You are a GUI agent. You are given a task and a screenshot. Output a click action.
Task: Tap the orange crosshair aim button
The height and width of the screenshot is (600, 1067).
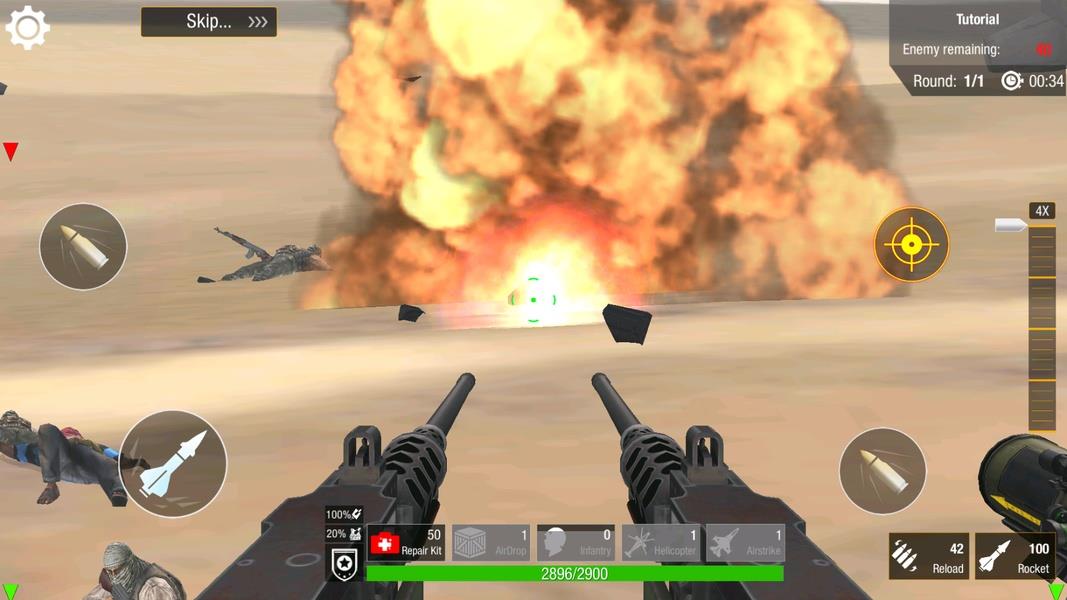click(911, 244)
